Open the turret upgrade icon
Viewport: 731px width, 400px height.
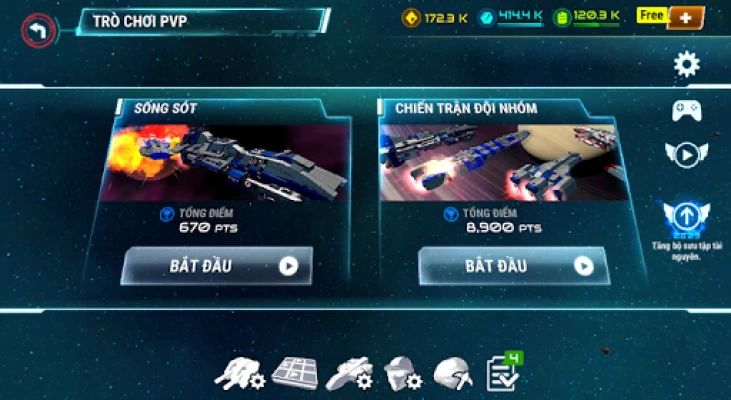(240, 373)
